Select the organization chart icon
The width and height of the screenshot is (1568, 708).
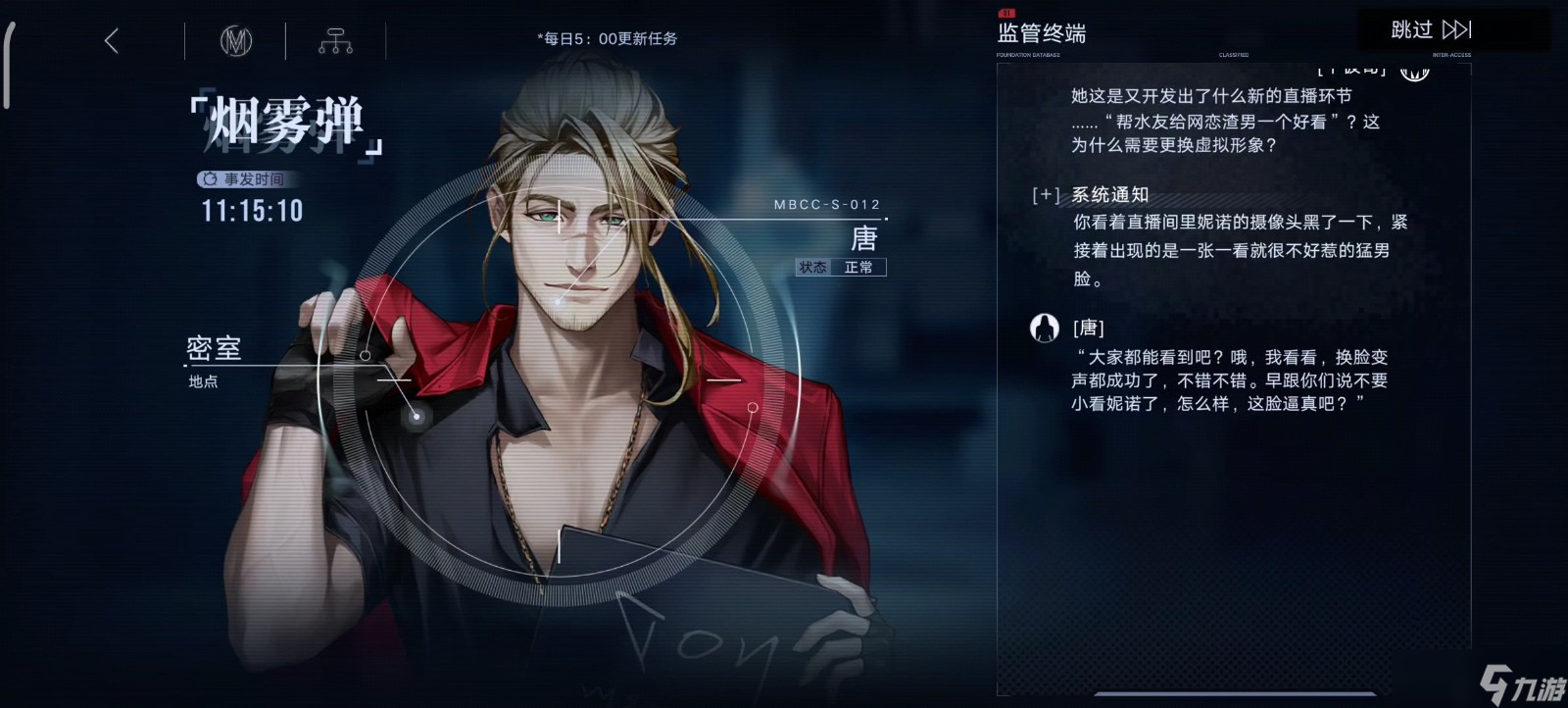tap(335, 41)
